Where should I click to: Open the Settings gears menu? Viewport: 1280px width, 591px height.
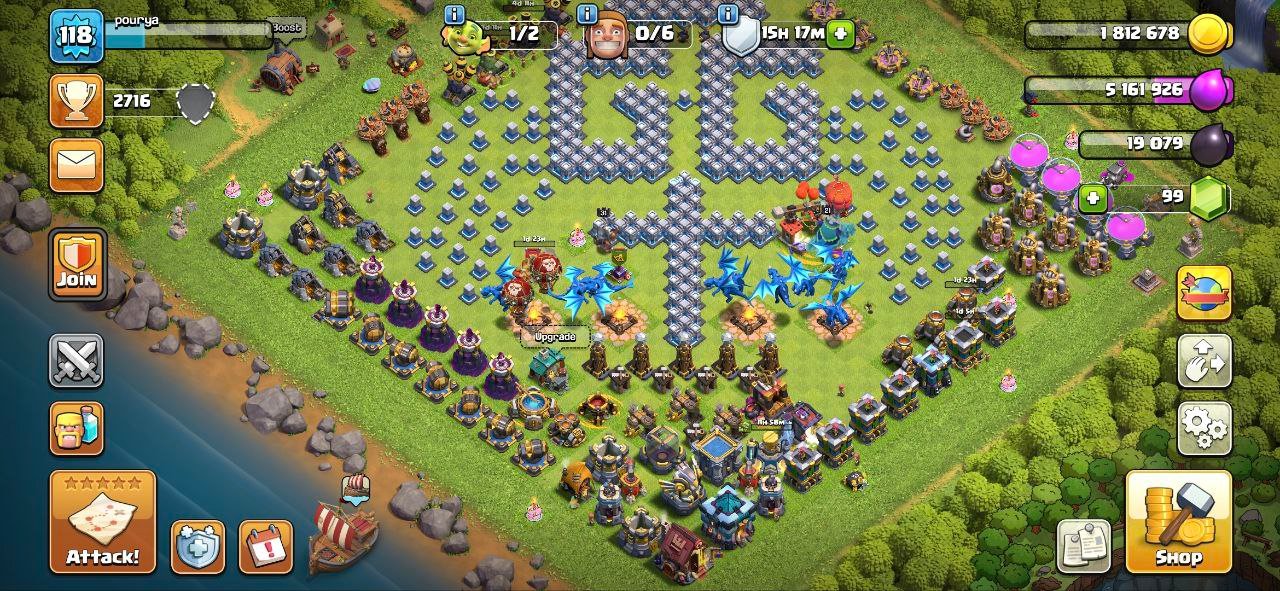(x=1204, y=429)
